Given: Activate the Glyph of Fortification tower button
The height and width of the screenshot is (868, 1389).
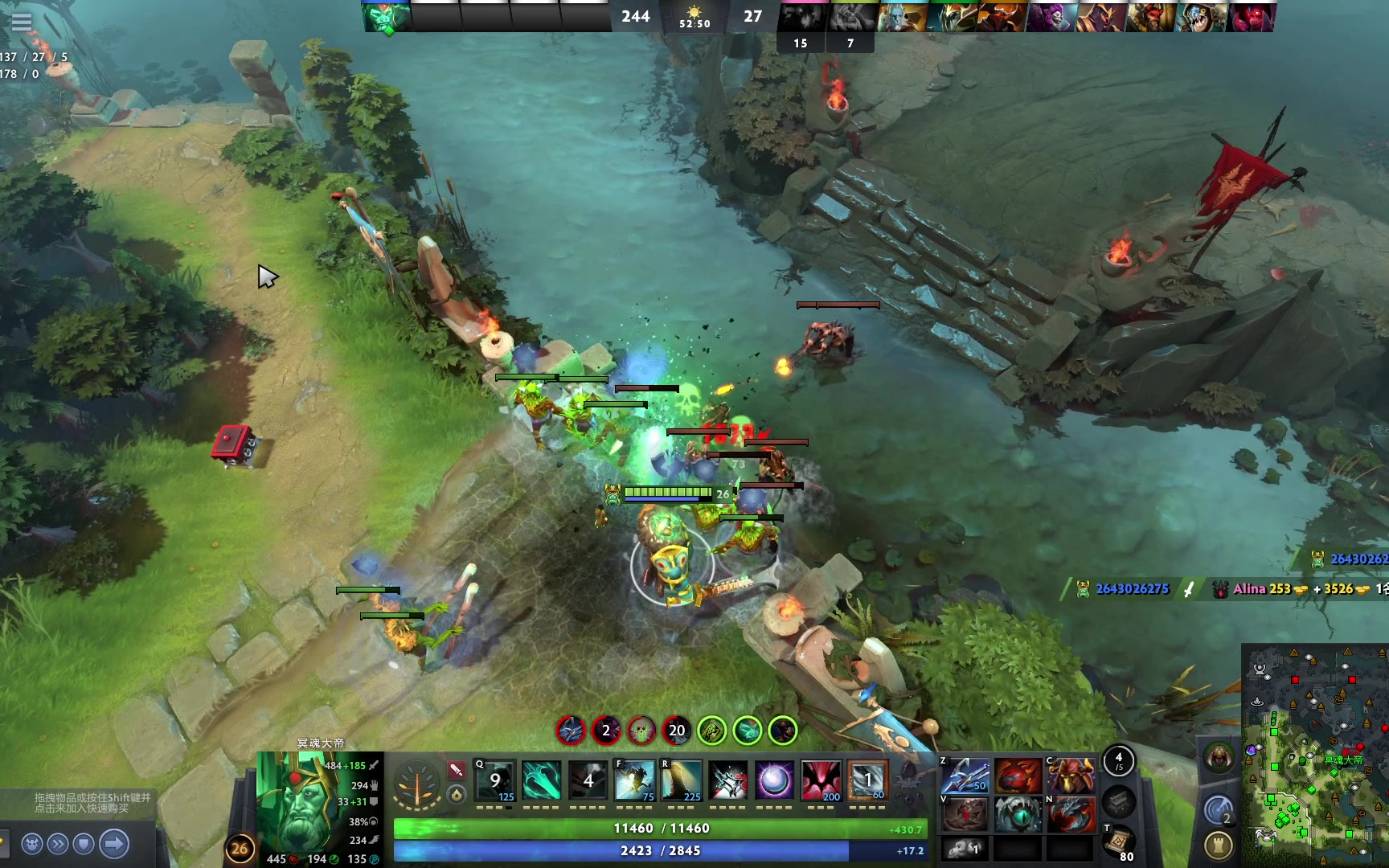Looking at the screenshot, I should click(1219, 845).
